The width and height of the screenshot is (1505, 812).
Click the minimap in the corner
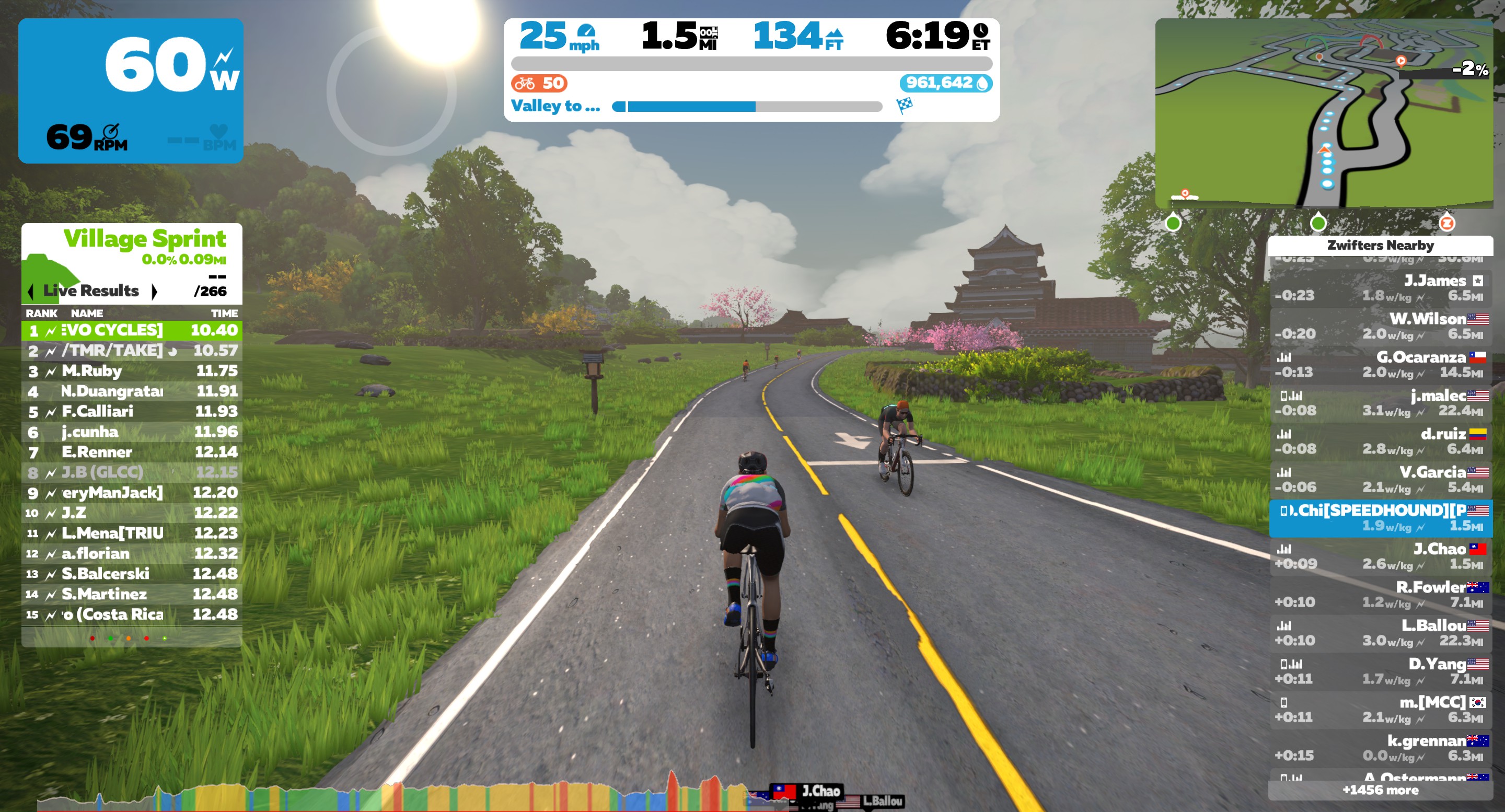(x=1323, y=113)
